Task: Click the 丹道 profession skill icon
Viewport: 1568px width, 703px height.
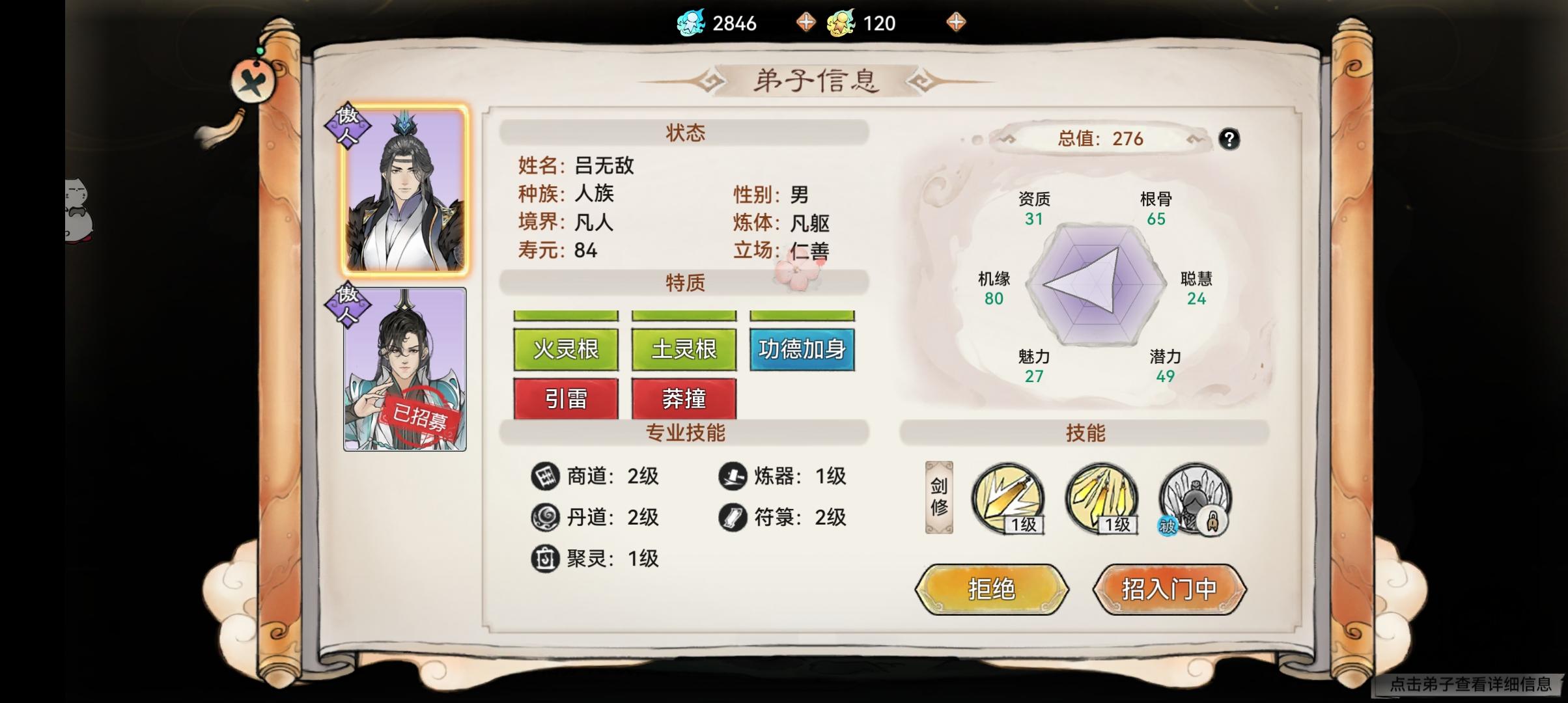Action: pyautogui.click(x=546, y=517)
